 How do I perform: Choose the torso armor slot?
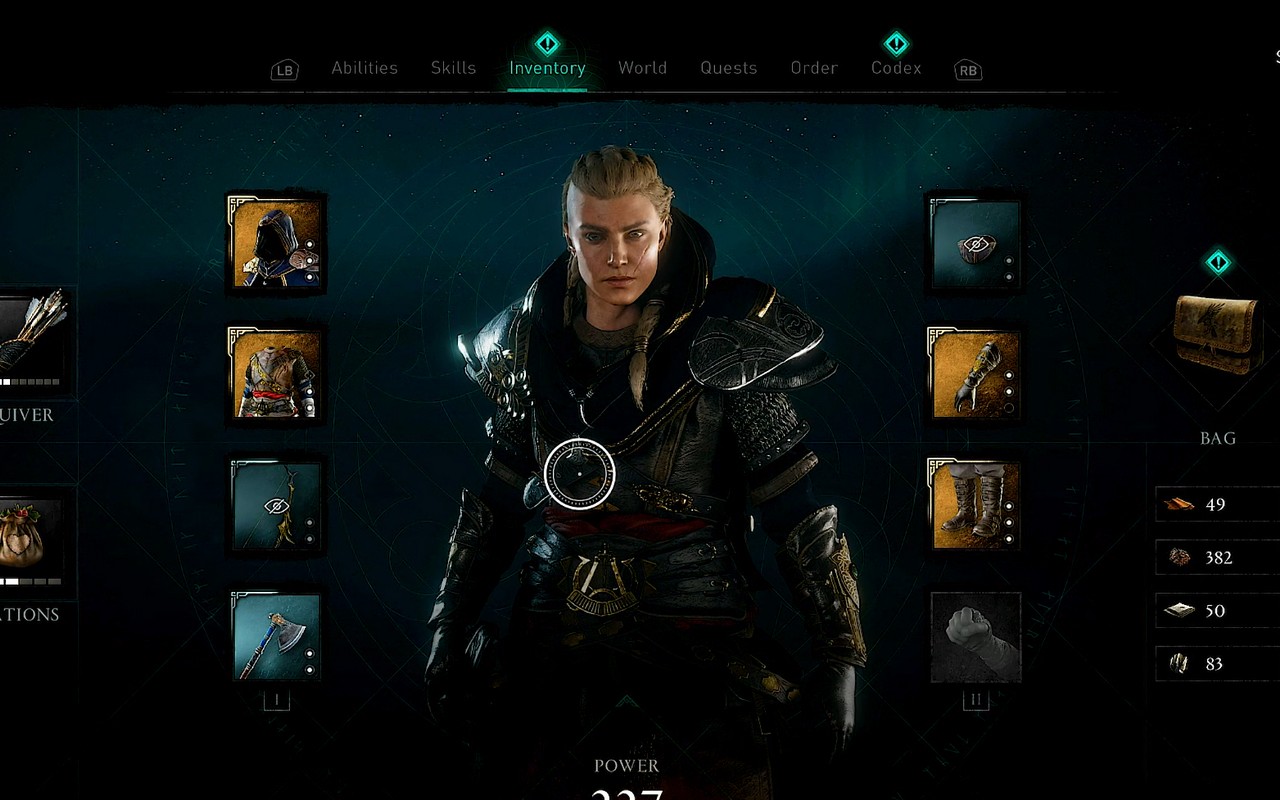click(x=276, y=374)
